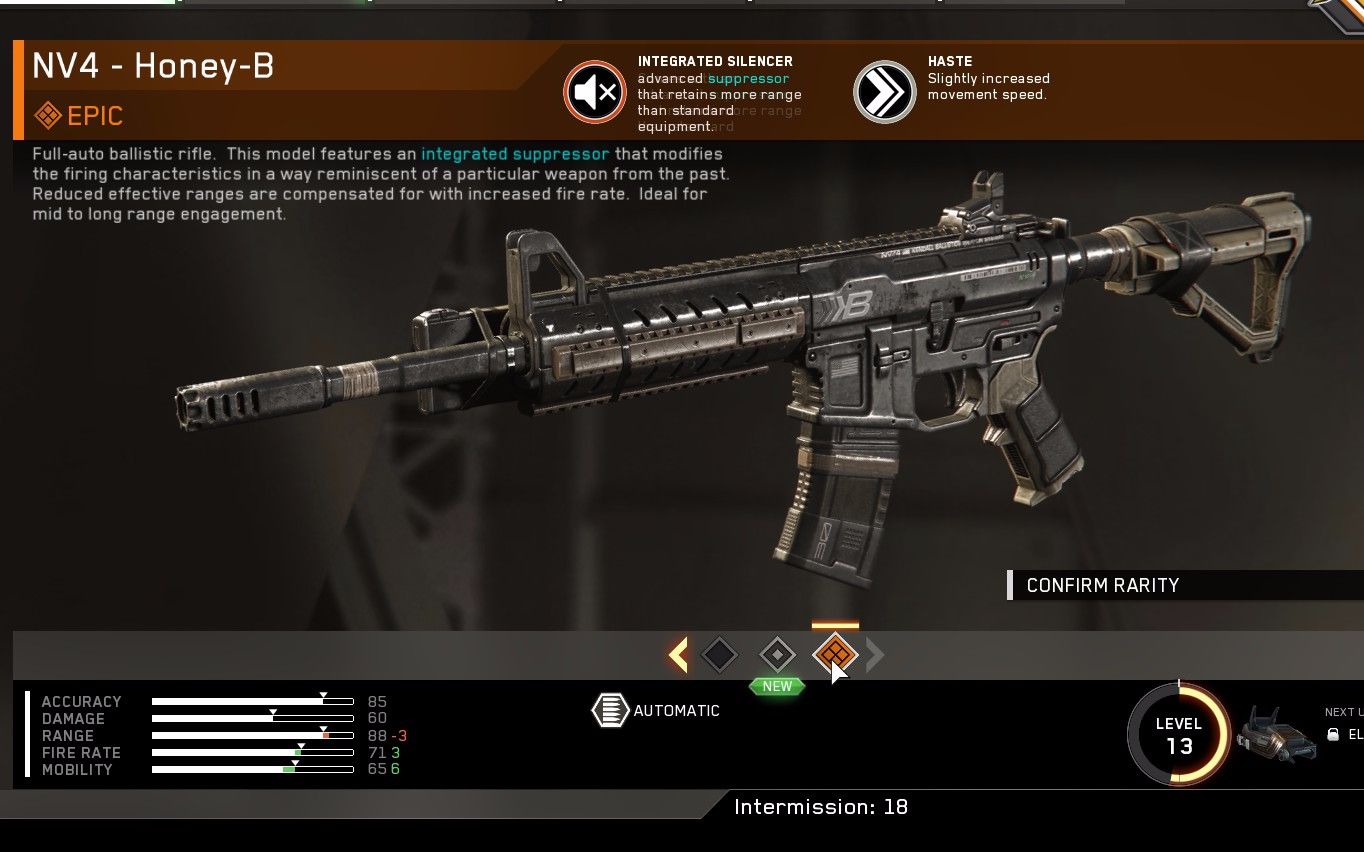Confirm the weapon rarity selection
The height and width of the screenshot is (852, 1364).
pyautogui.click(x=1102, y=586)
